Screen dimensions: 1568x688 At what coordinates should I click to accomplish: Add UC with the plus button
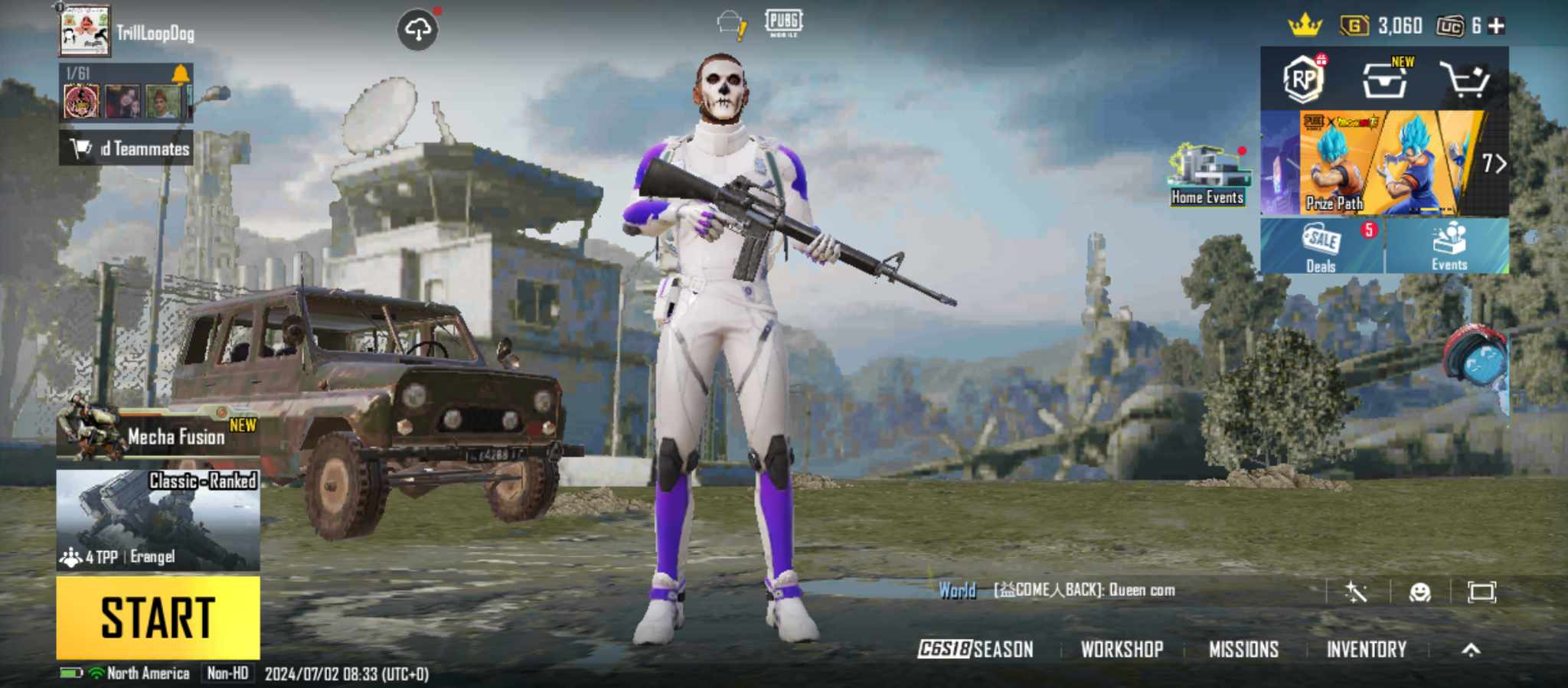click(1496, 26)
